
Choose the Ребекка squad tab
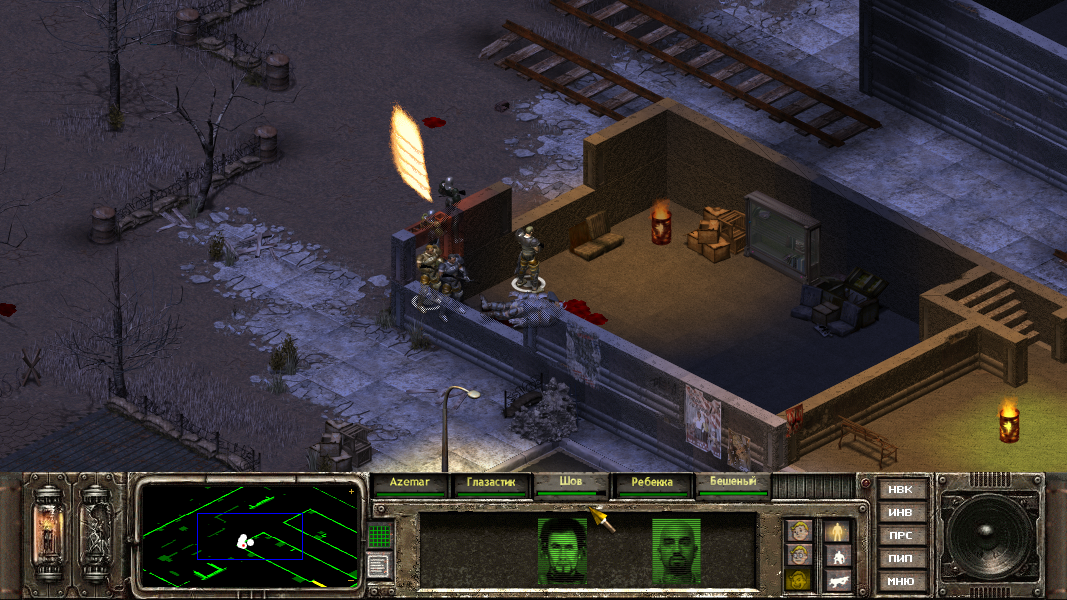point(652,482)
